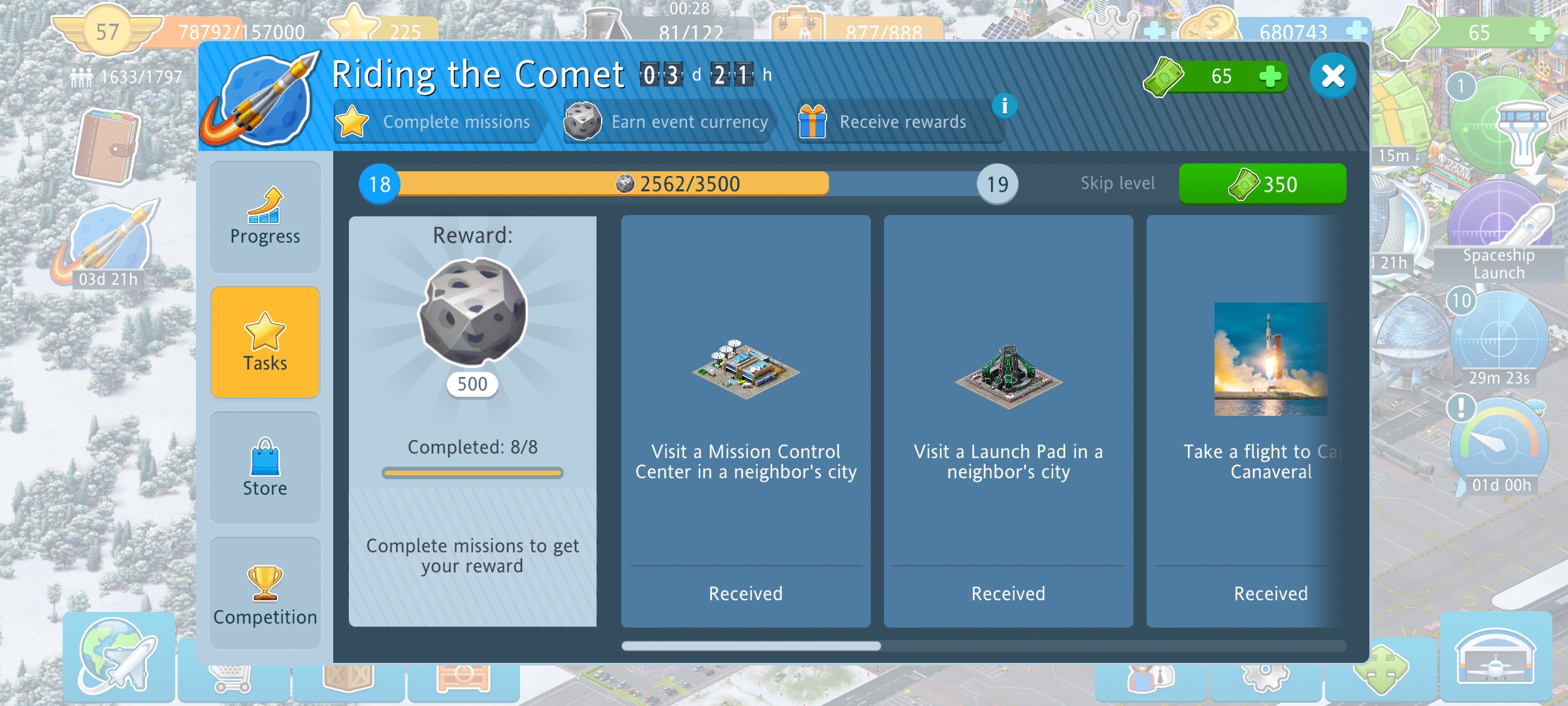
Task: Switch to the Store tab
Action: 265,467
